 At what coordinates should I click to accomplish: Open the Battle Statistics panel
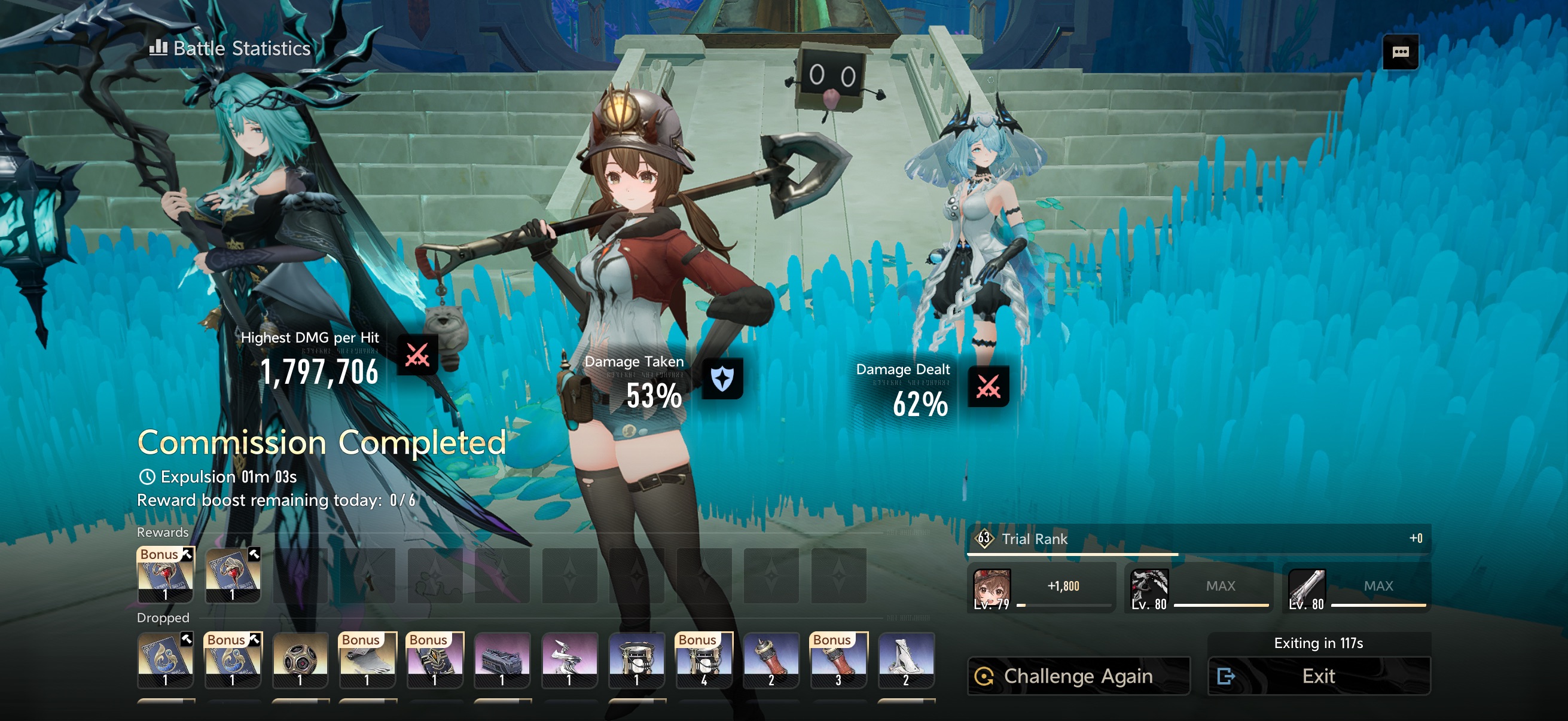230,48
